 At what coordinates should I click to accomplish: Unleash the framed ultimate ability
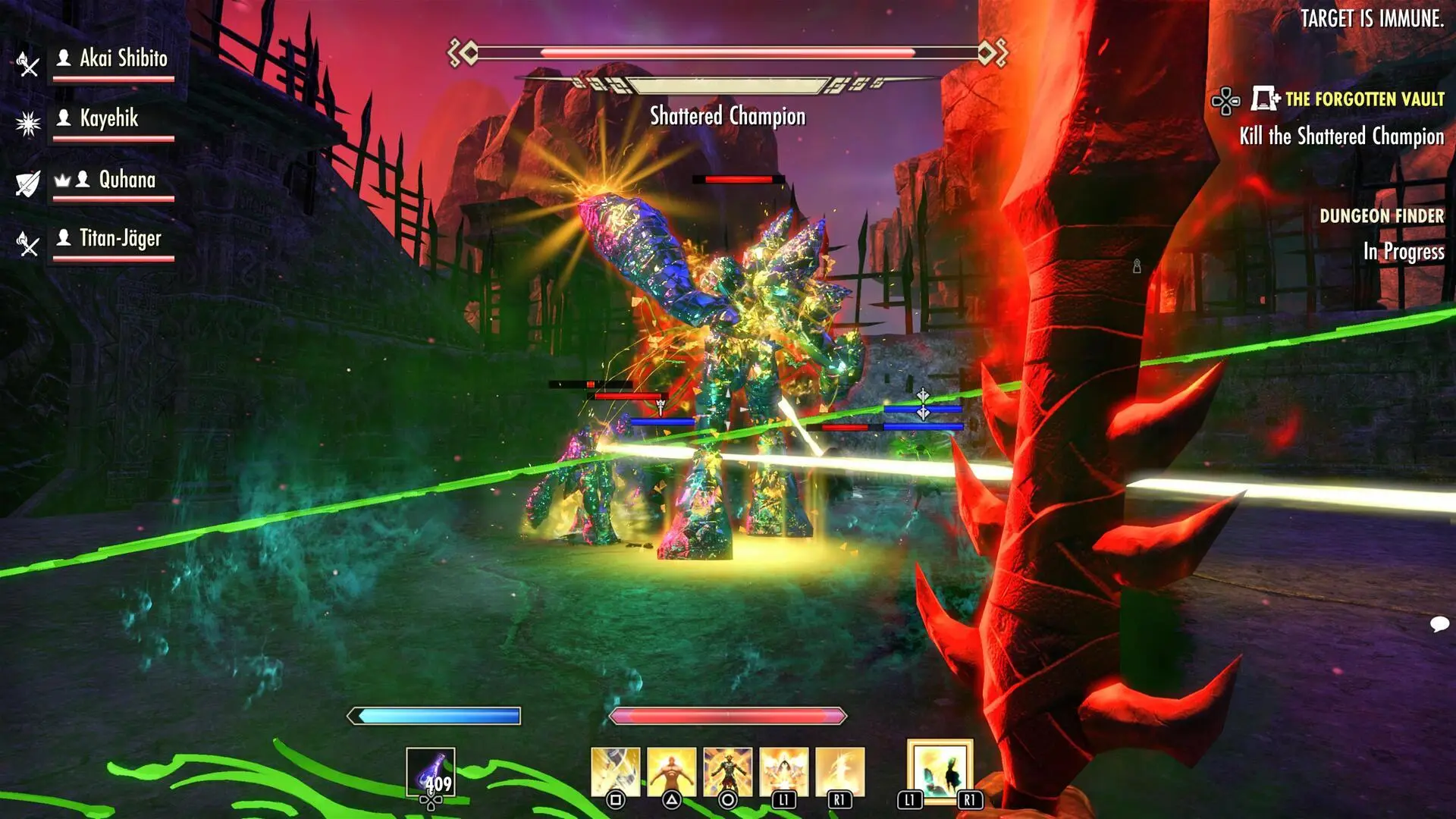(940, 771)
